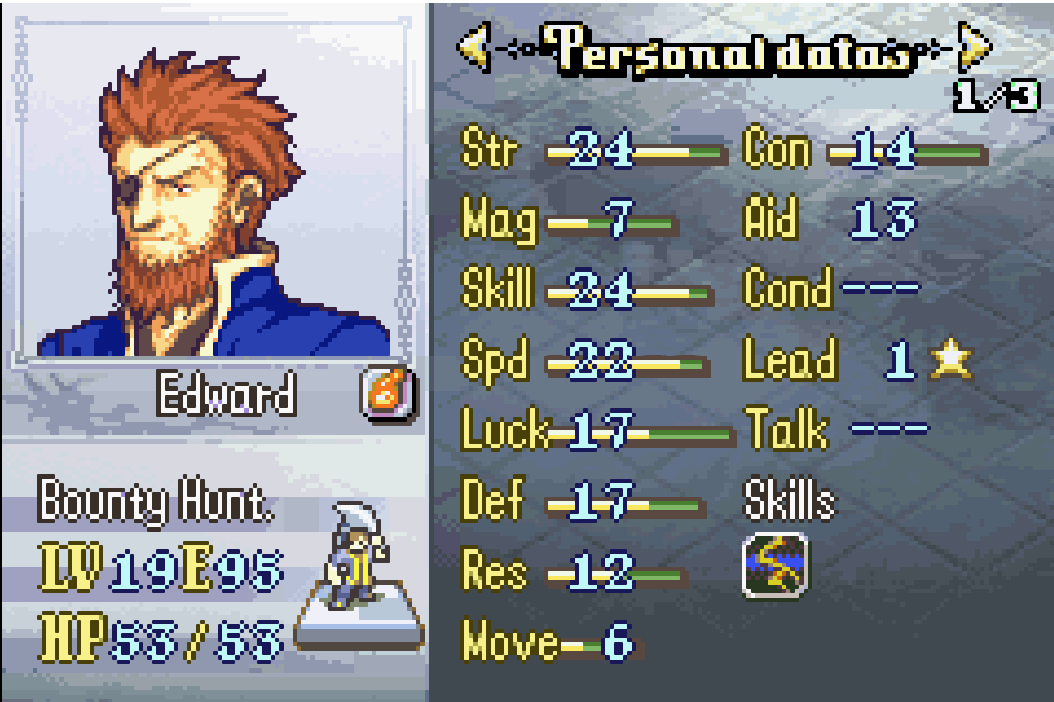Go to the previous page with left arrow

[x=474, y=47]
